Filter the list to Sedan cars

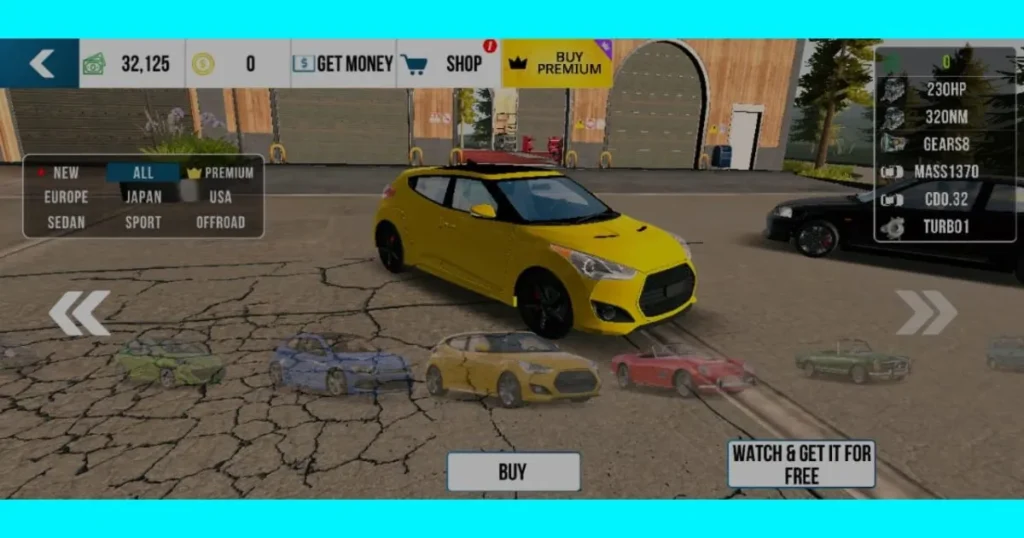[x=66, y=222]
